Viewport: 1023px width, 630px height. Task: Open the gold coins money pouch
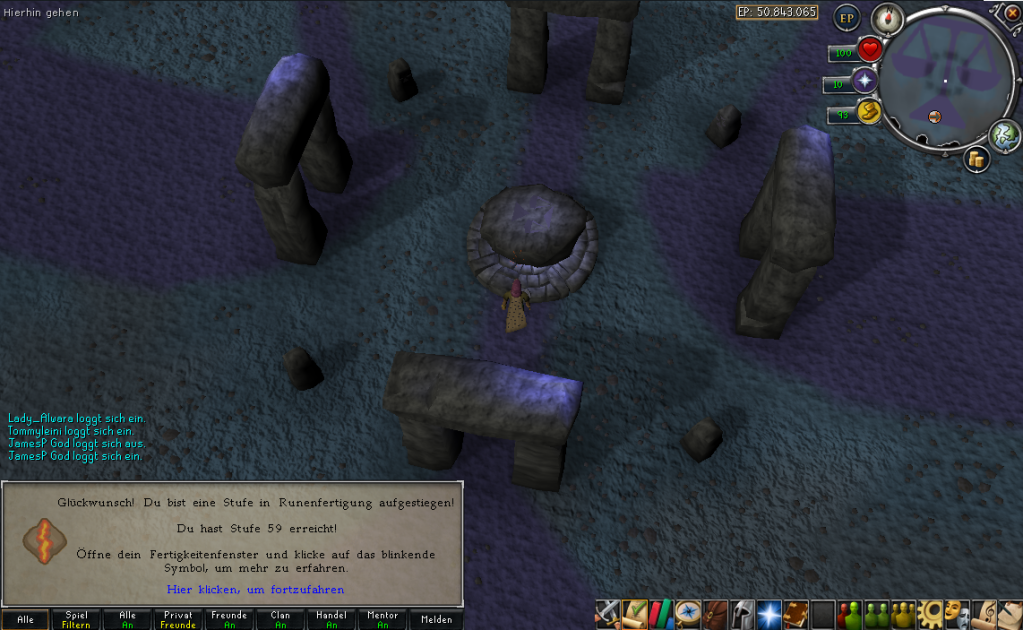[x=976, y=158]
